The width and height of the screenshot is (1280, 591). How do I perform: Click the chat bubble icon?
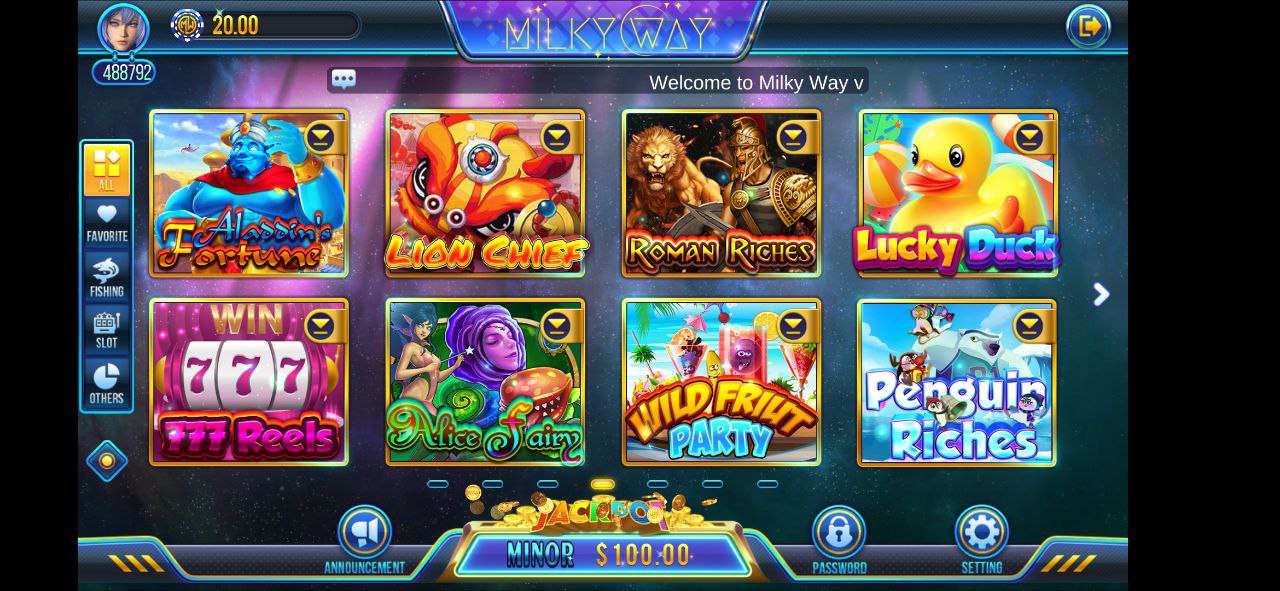coord(344,80)
